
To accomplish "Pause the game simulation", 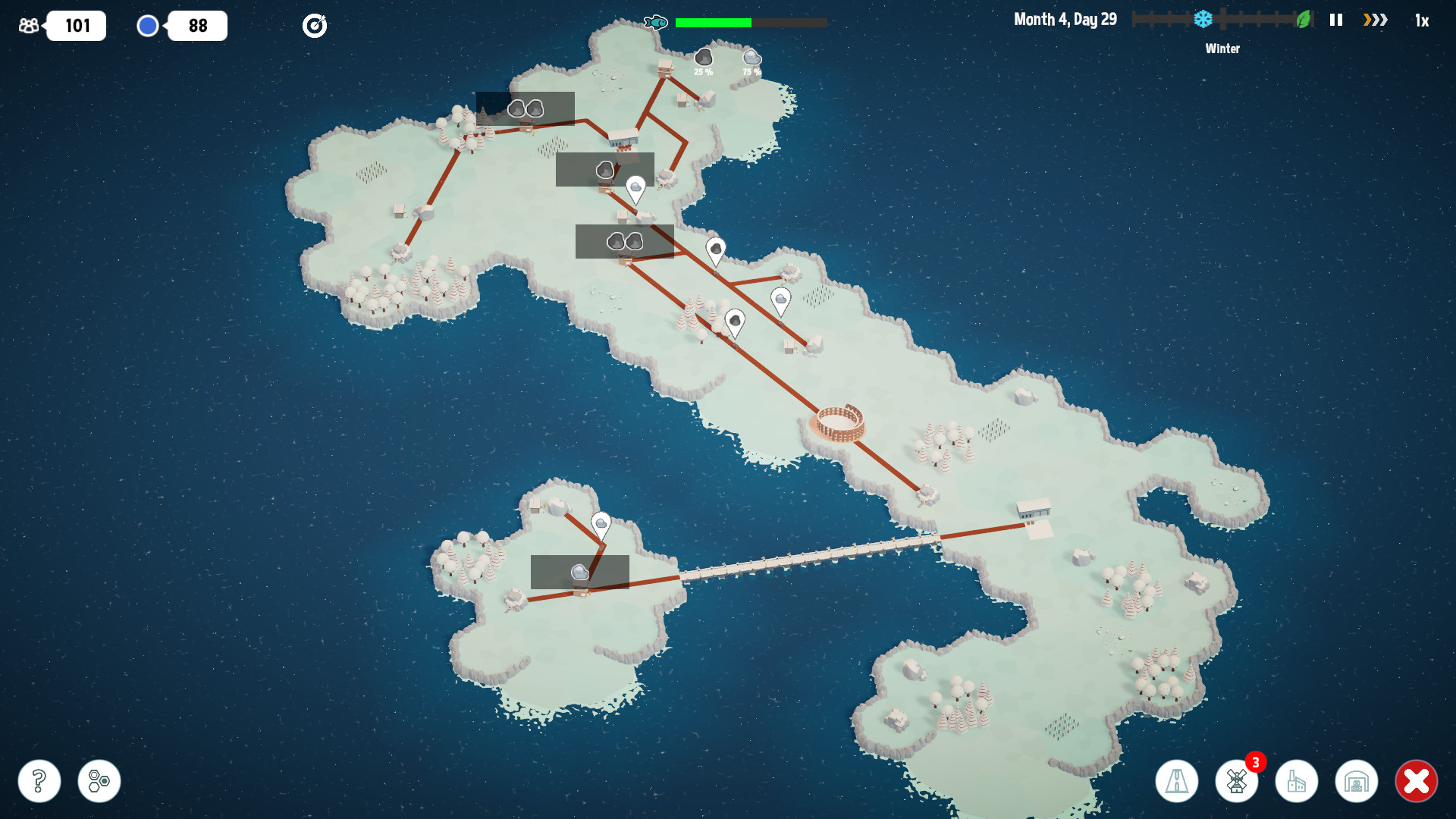I will (x=1335, y=20).
